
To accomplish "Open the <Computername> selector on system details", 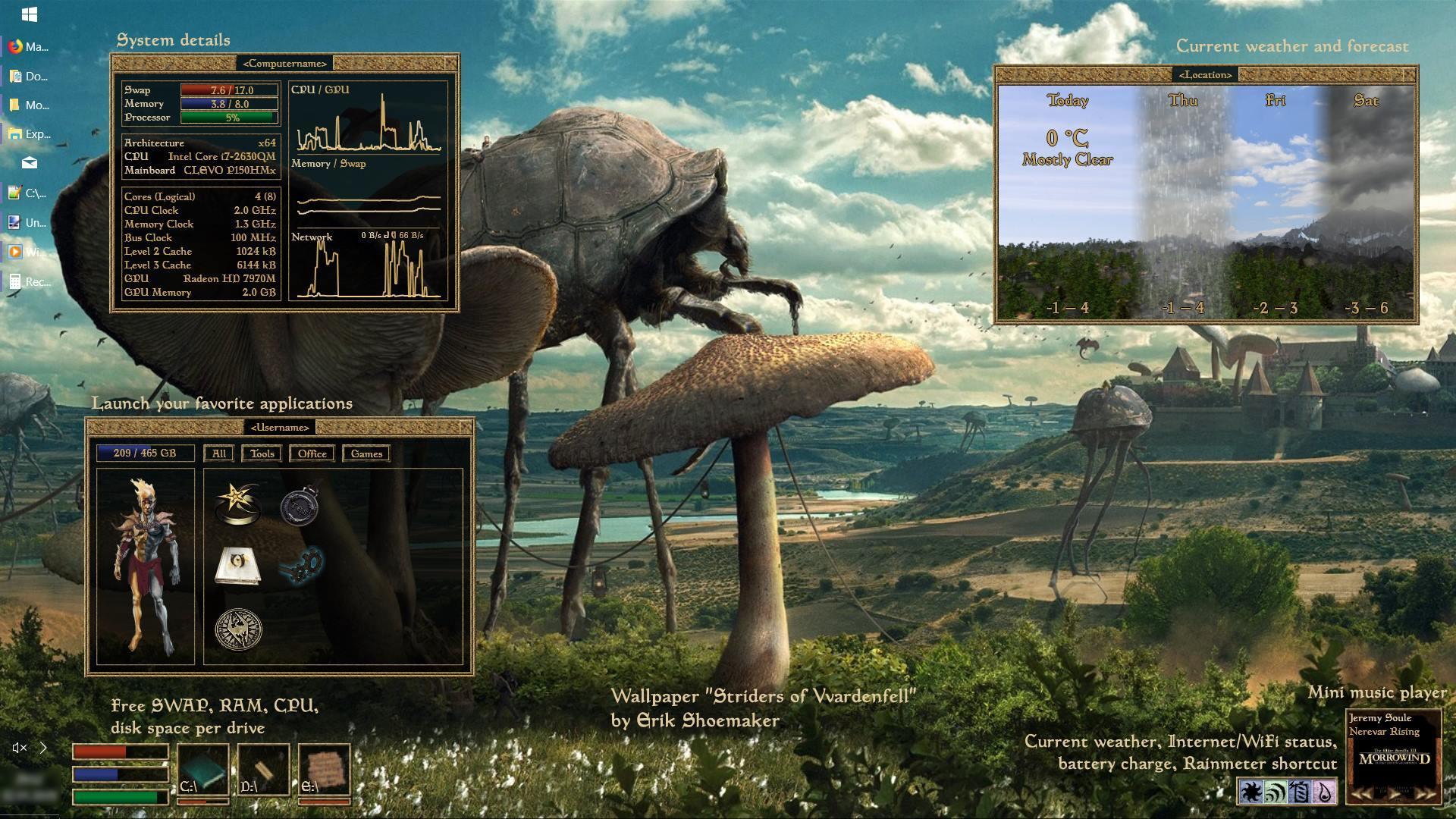I will pyautogui.click(x=286, y=64).
